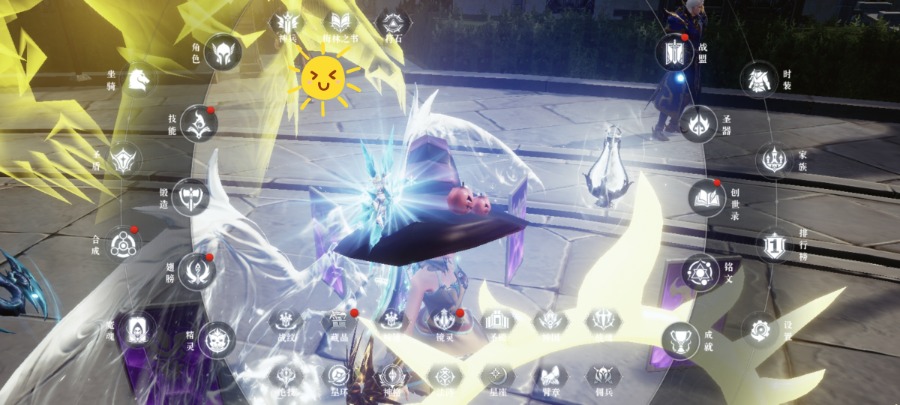Open the 翅膀 wings menu
900x405 pixels.
coord(197,271)
